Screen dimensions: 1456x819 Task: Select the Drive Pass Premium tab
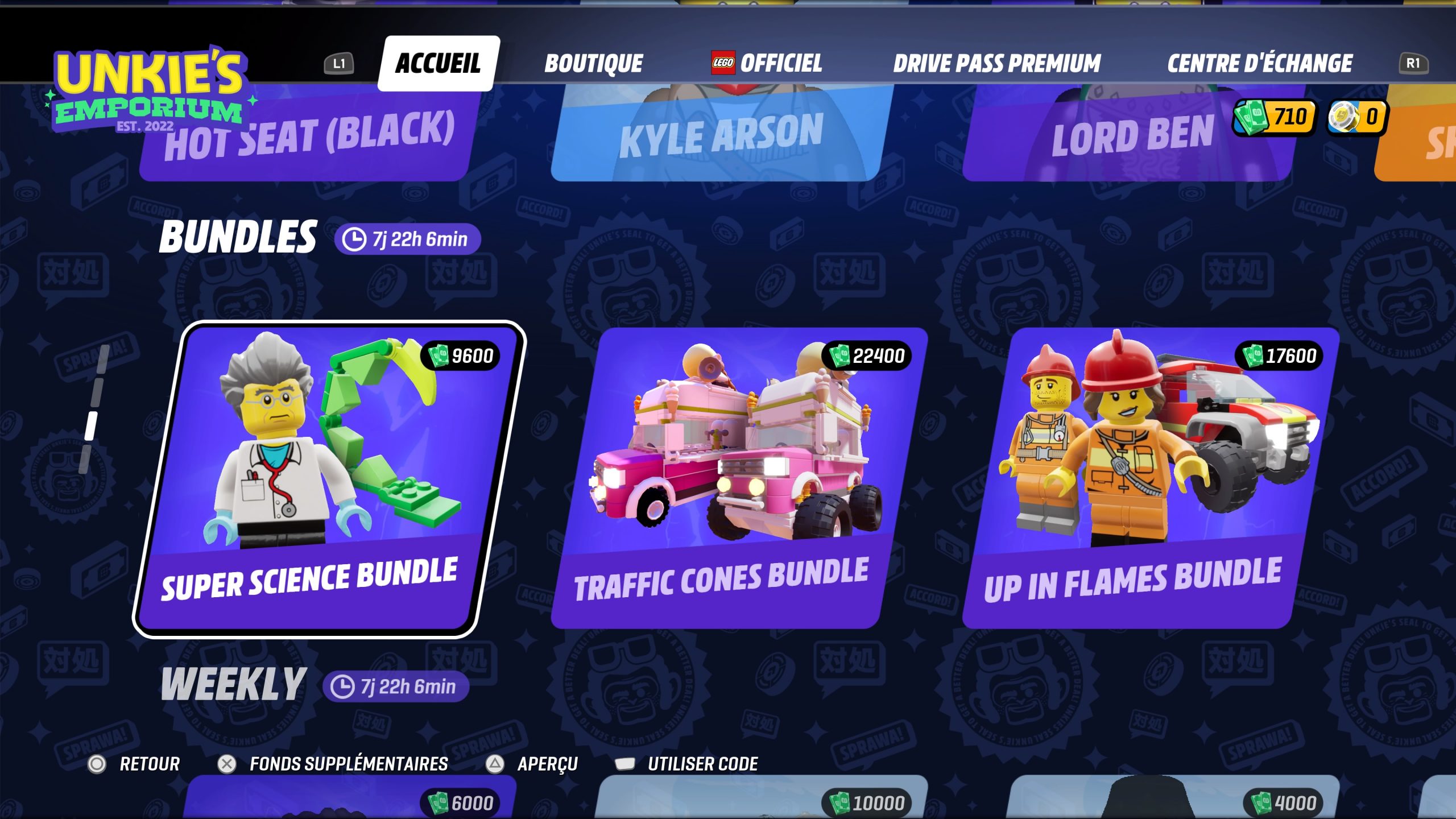(x=996, y=63)
